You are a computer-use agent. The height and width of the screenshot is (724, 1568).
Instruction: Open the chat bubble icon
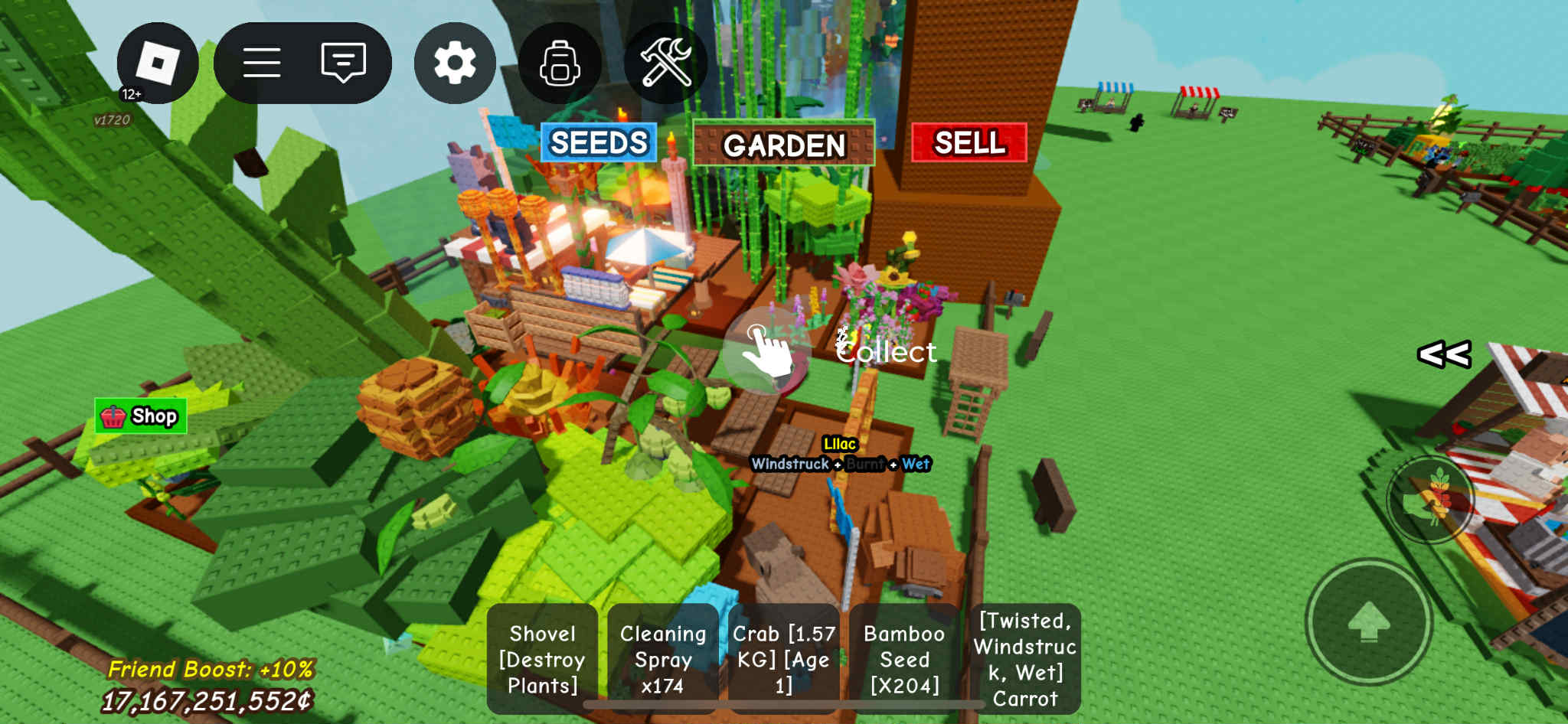pyautogui.click(x=343, y=63)
